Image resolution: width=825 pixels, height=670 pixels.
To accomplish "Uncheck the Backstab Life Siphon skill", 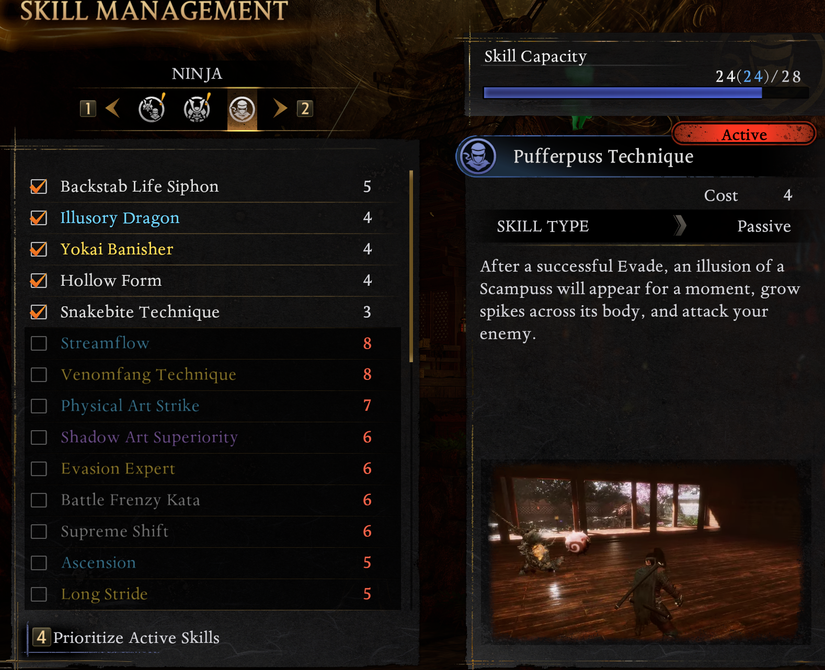I will coord(39,187).
